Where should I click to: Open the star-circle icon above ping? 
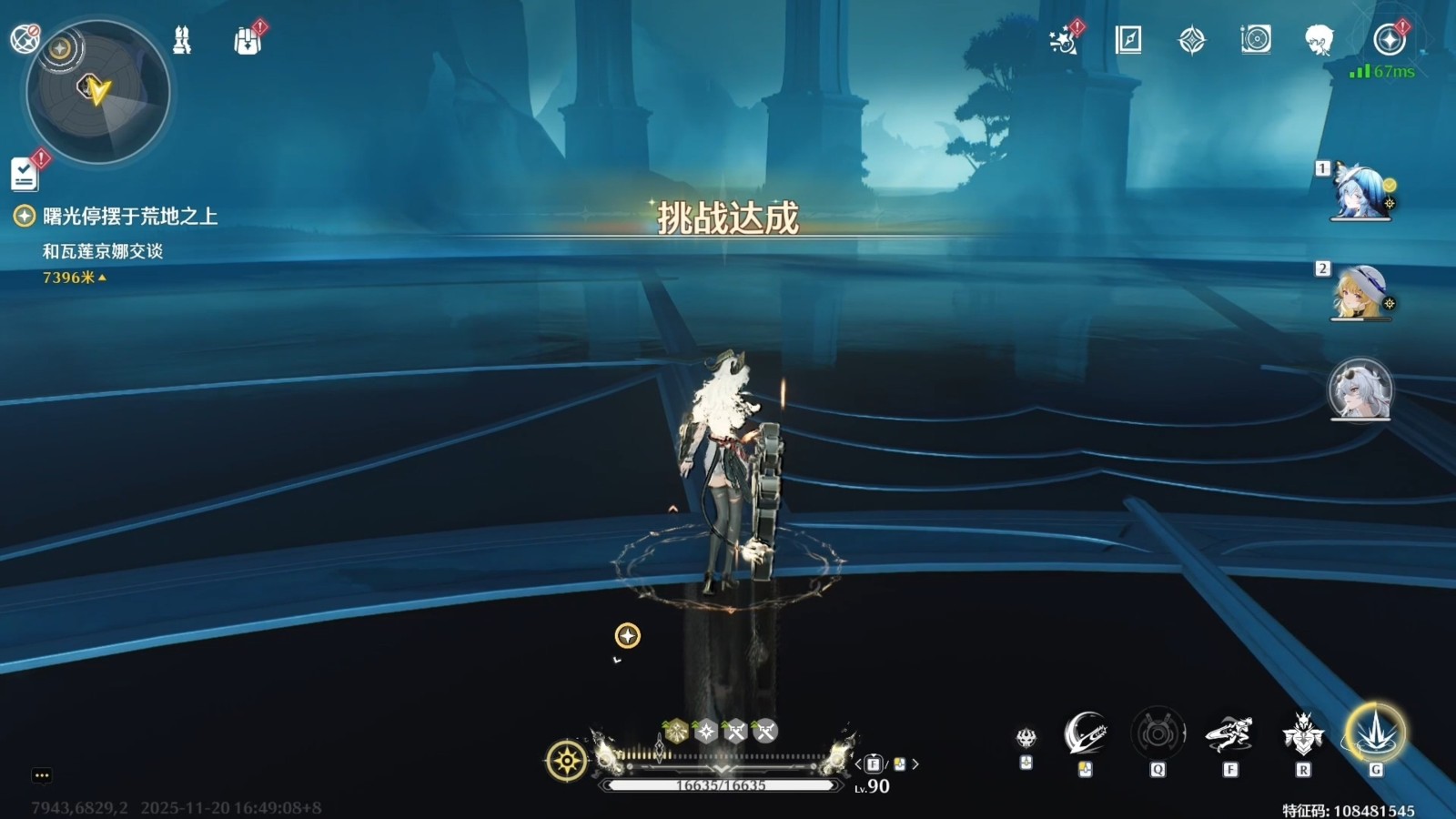coord(1389,40)
